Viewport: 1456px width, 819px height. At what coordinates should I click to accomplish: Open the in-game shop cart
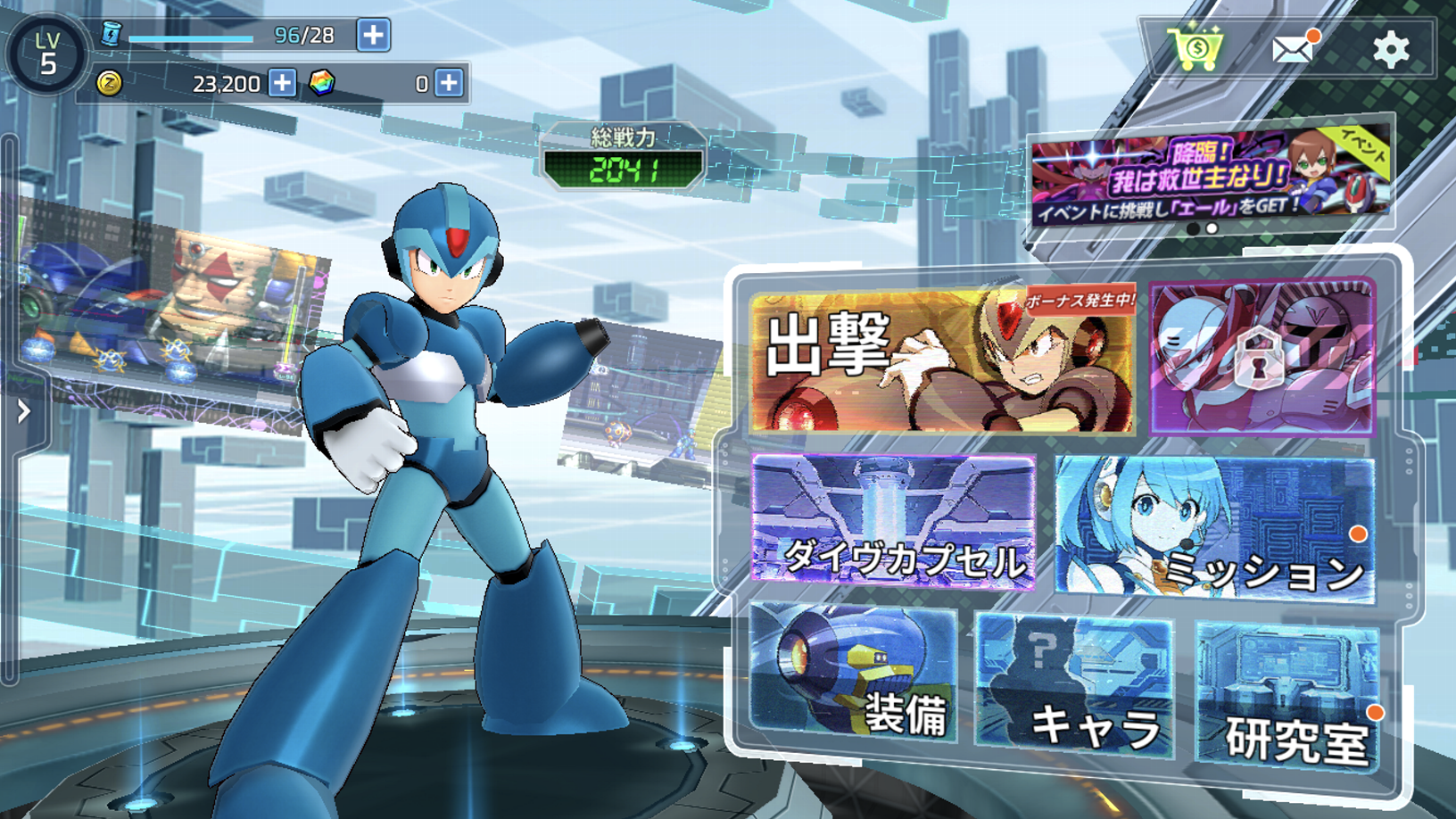[1197, 49]
